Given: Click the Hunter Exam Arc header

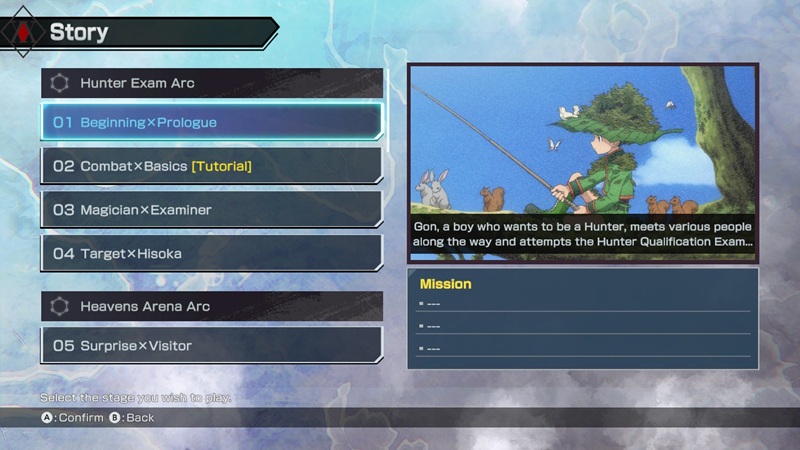Looking at the screenshot, I should (x=211, y=83).
